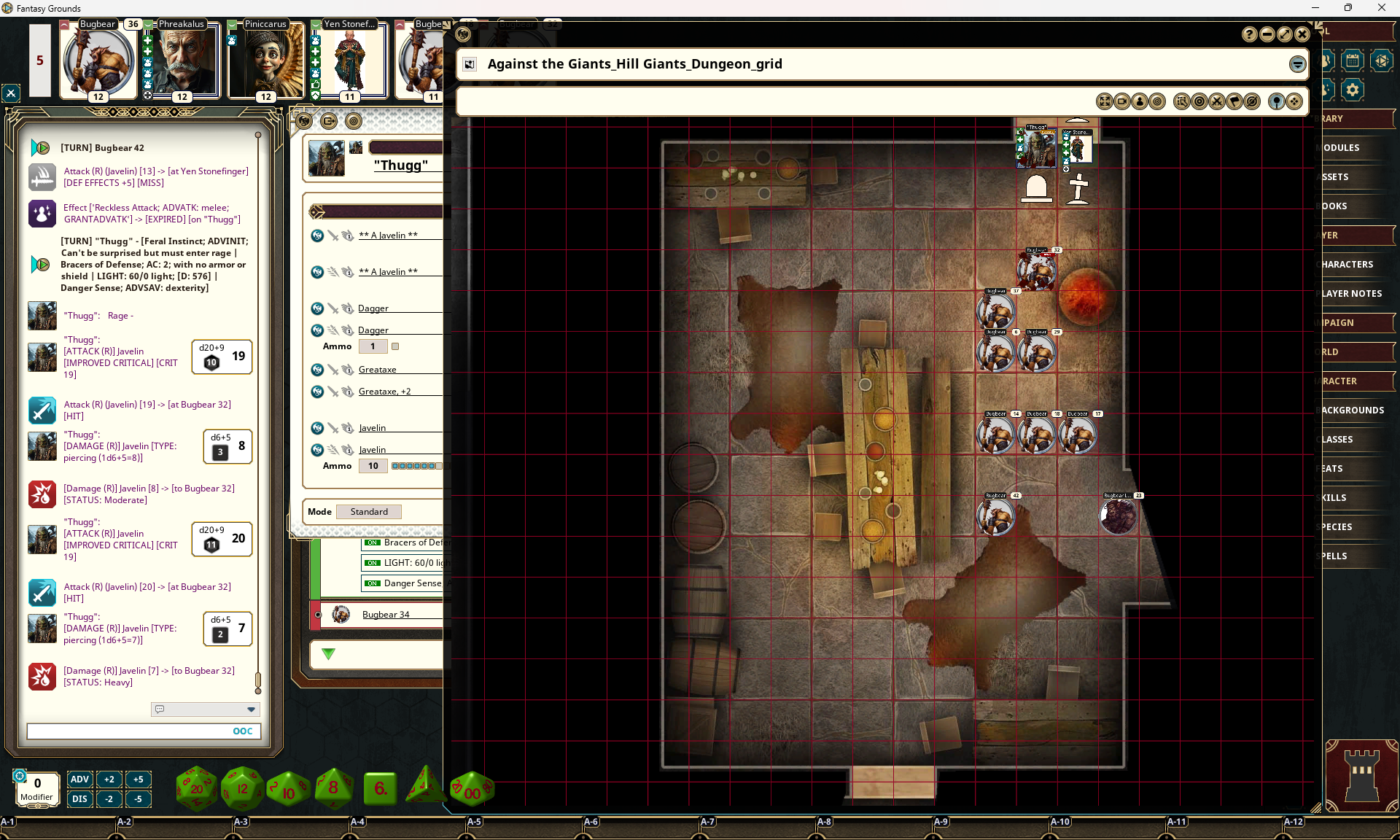Click the DIS modifier button

click(x=79, y=799)
